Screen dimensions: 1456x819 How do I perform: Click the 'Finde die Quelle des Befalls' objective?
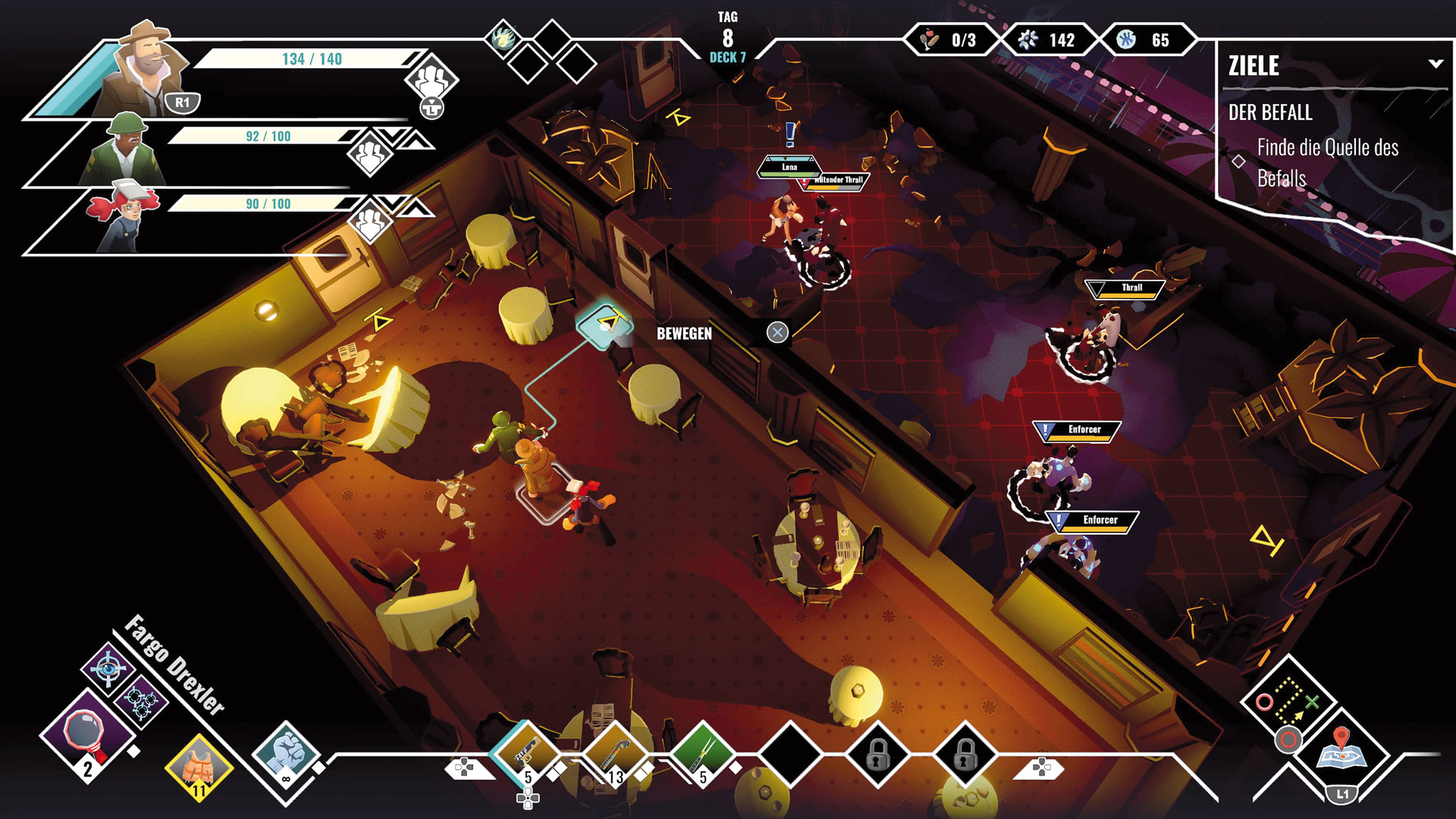pyautogui.click(x=1327, y=162)
